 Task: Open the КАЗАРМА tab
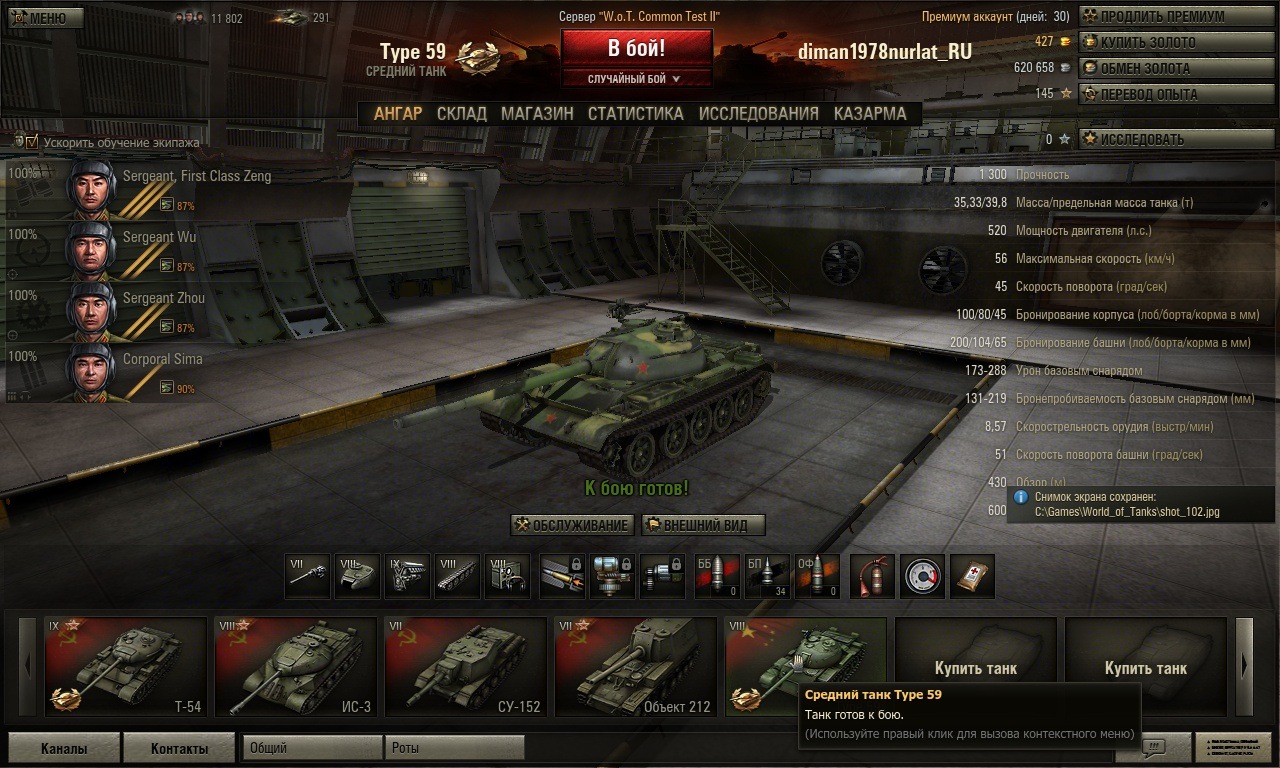870,114
